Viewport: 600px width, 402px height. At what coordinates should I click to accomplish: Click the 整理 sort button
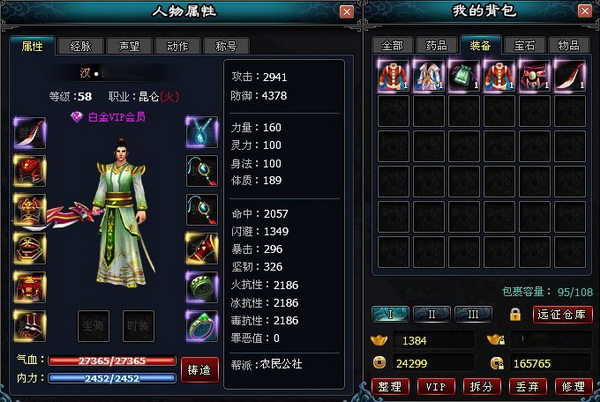pos(388,386)
